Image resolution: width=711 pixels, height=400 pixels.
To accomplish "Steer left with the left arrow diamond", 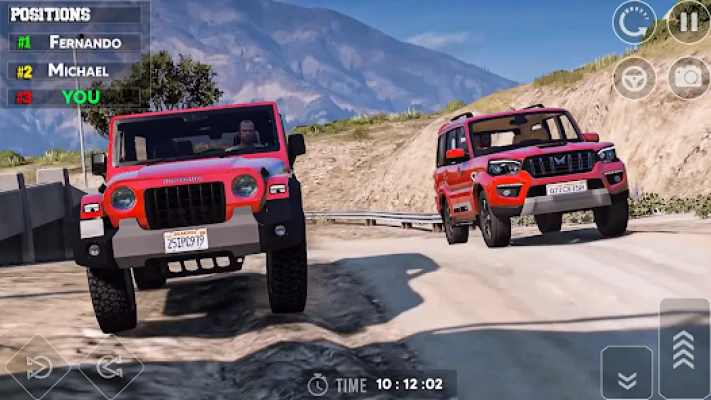I will click(x=38, y=369).
